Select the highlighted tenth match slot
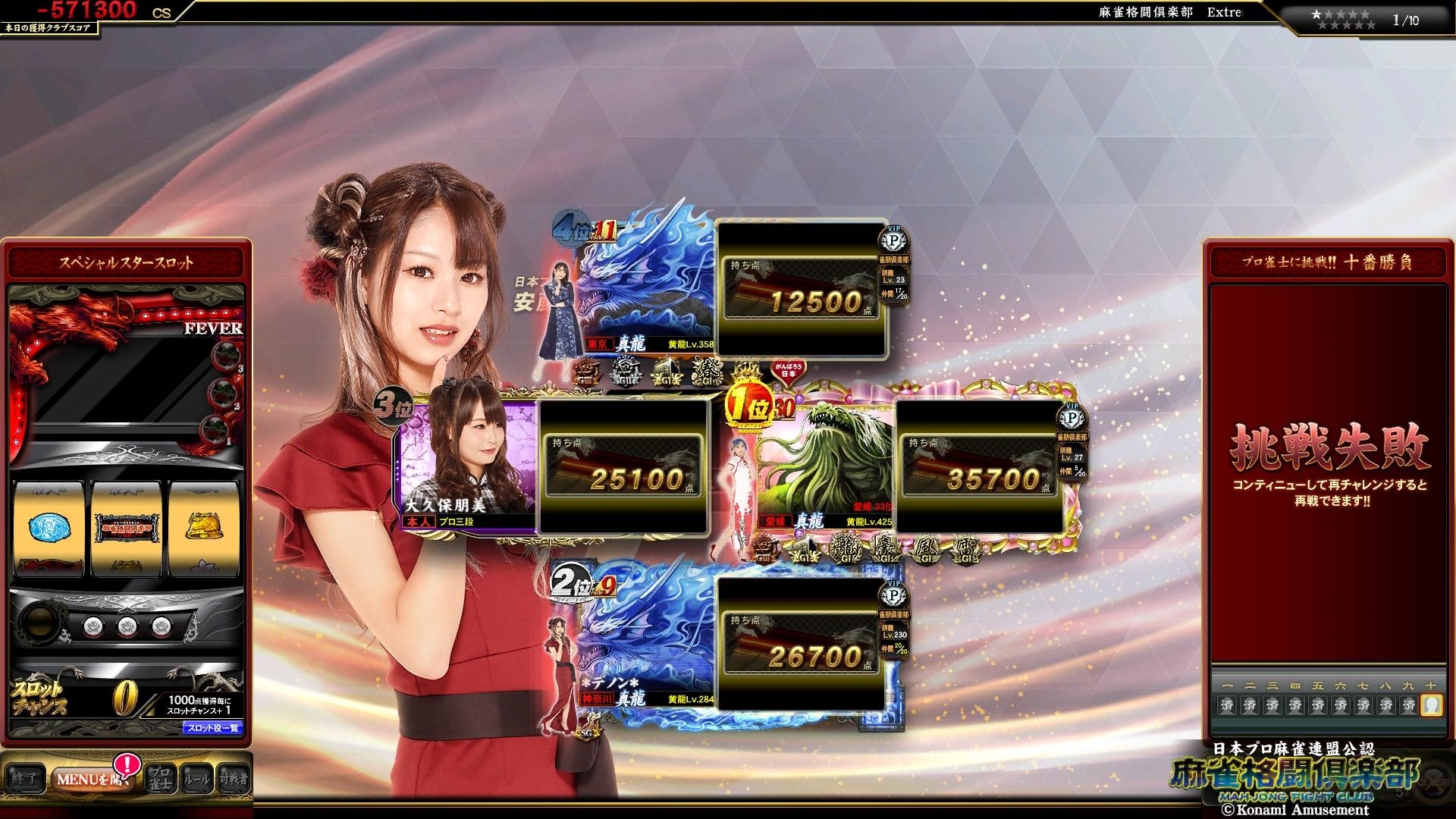 (1431, 704)
